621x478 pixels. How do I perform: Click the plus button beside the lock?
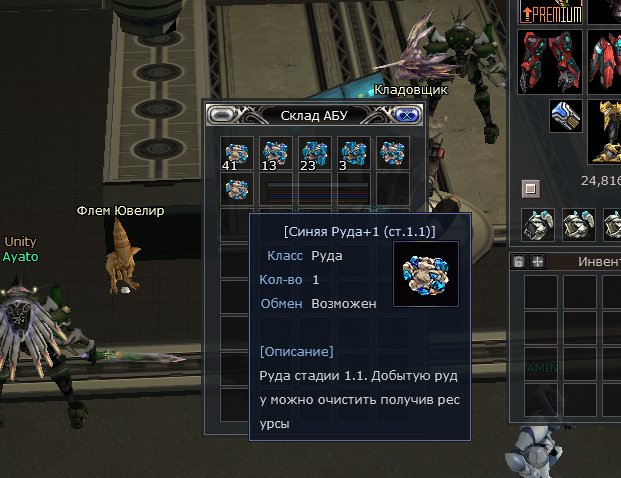point(537,261)
